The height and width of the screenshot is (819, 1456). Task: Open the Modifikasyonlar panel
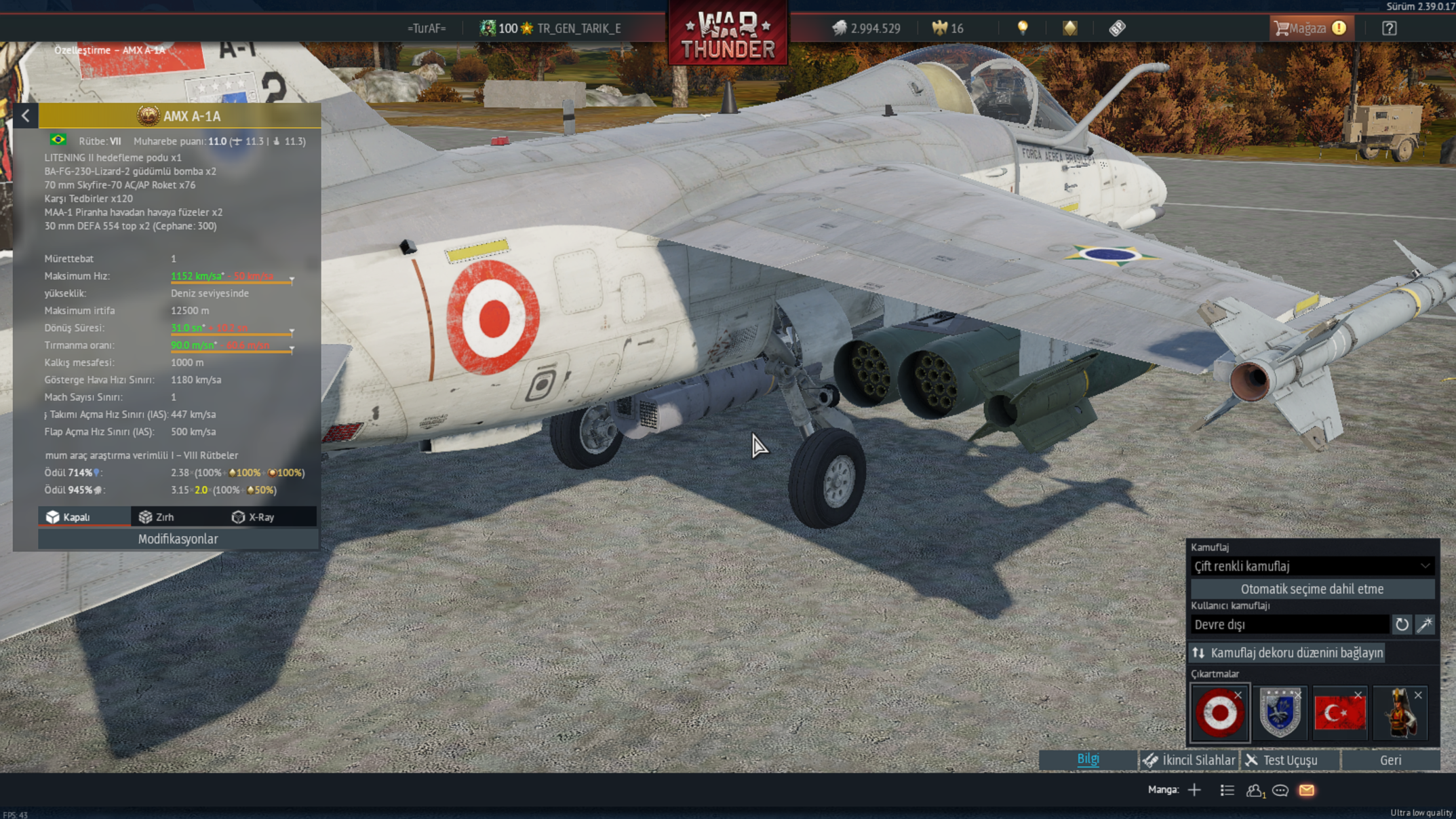[178, 539]
